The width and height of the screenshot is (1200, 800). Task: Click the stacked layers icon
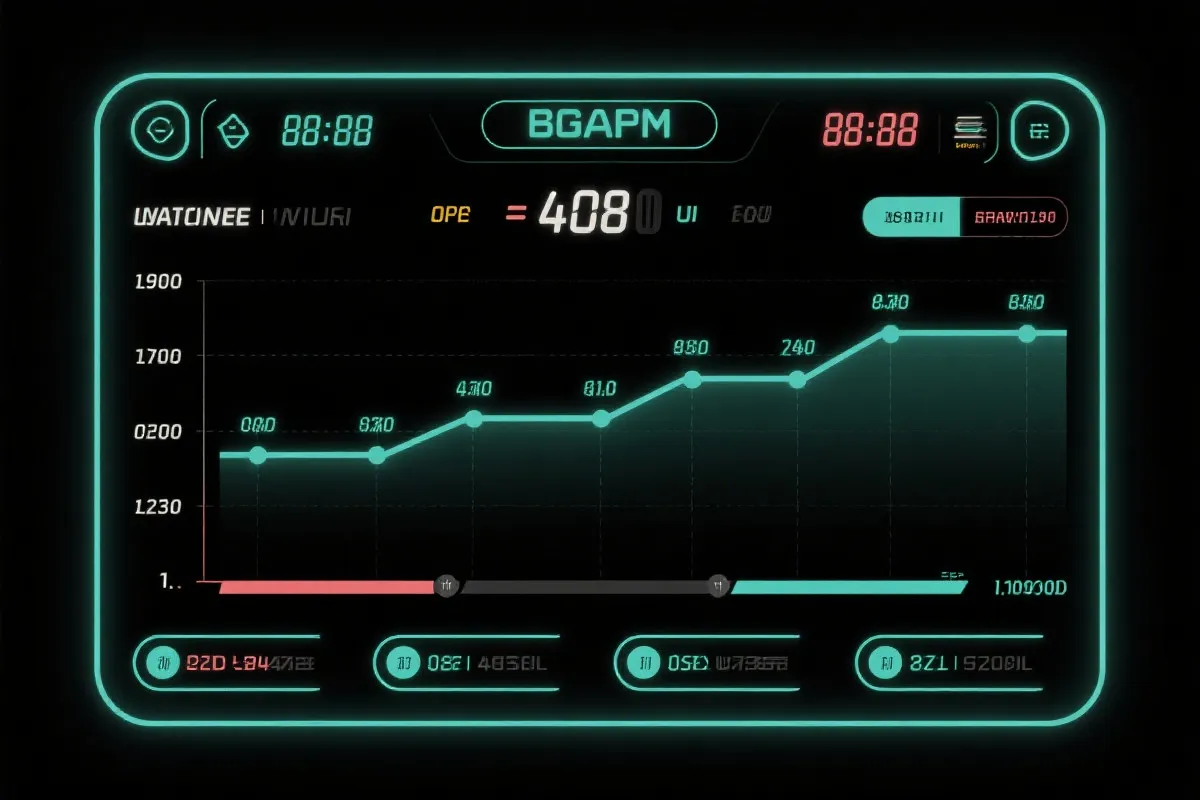(968, 128)
